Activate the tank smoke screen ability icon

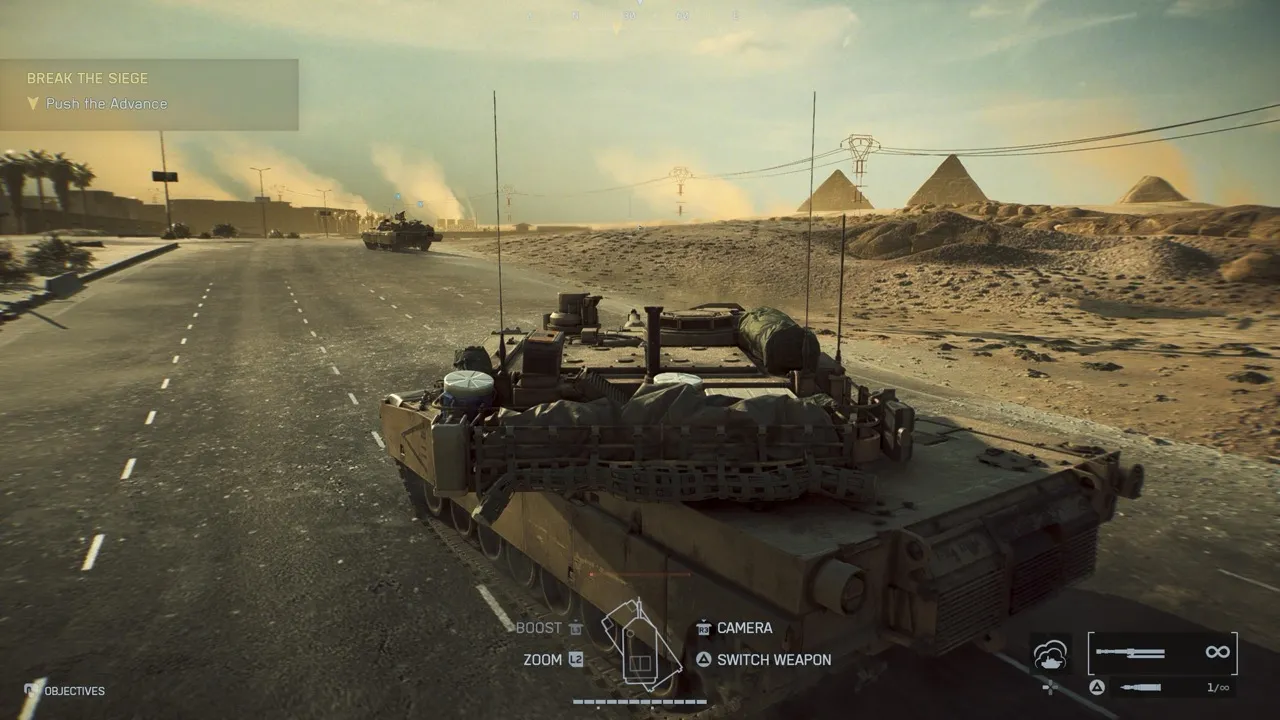click(x=1050, y=654)
